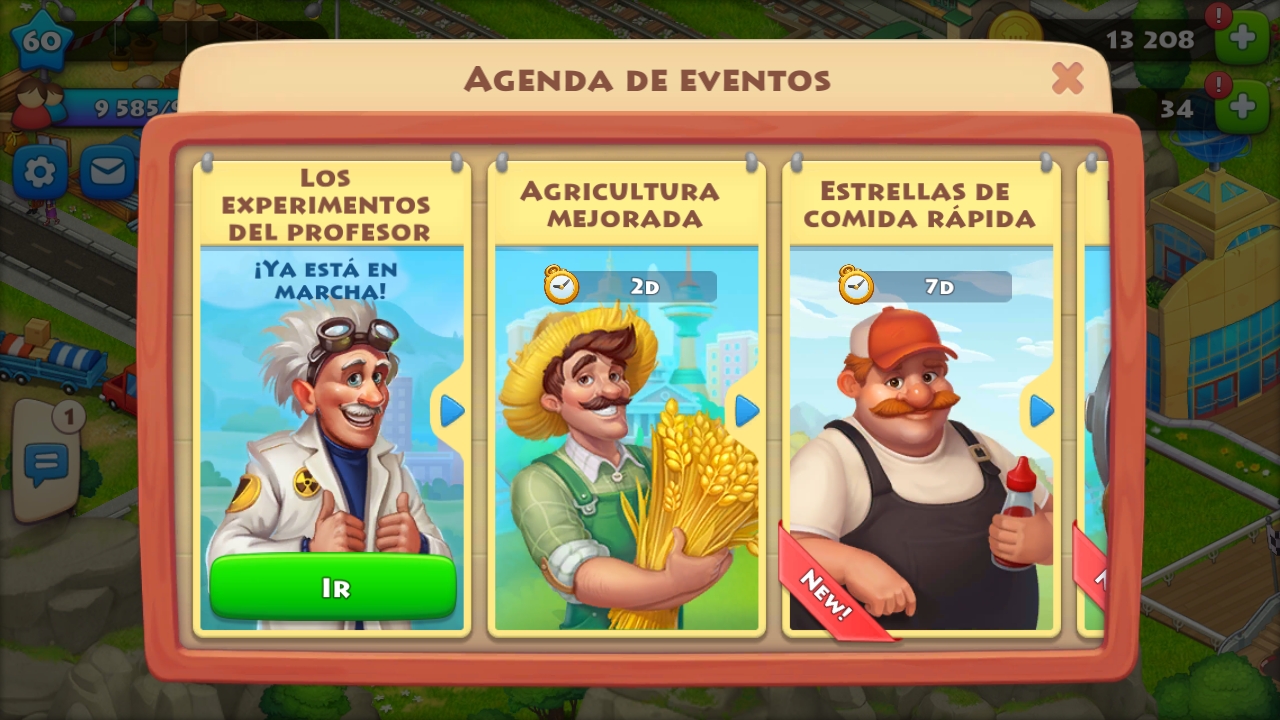The image size is (1280, 720).
Task: Select the partially visible fourth event card
Action: pos(1090,400)
